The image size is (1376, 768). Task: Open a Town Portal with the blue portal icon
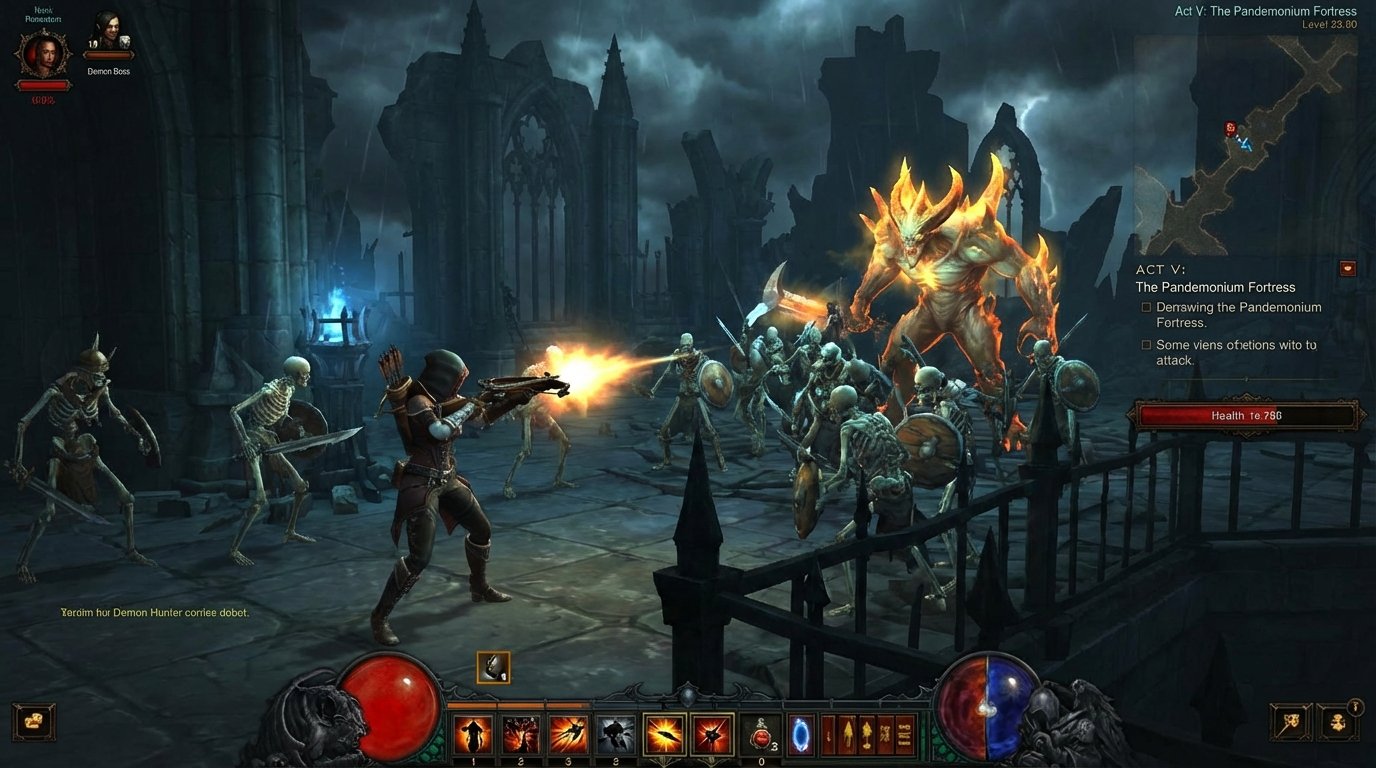pyautogui.click(x=799, y=733)
